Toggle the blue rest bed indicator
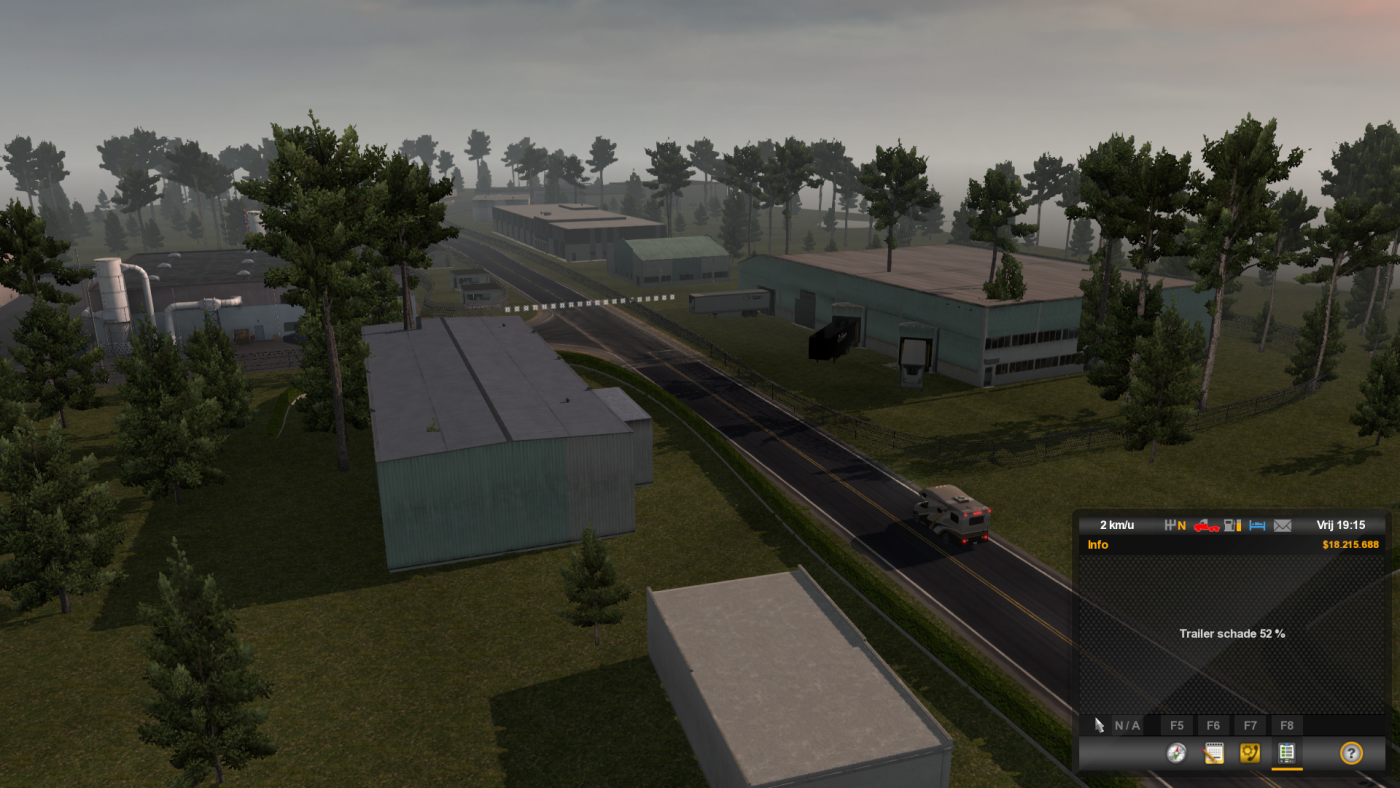Viewport: 1400px width, 788px height. click(1257, 525)
